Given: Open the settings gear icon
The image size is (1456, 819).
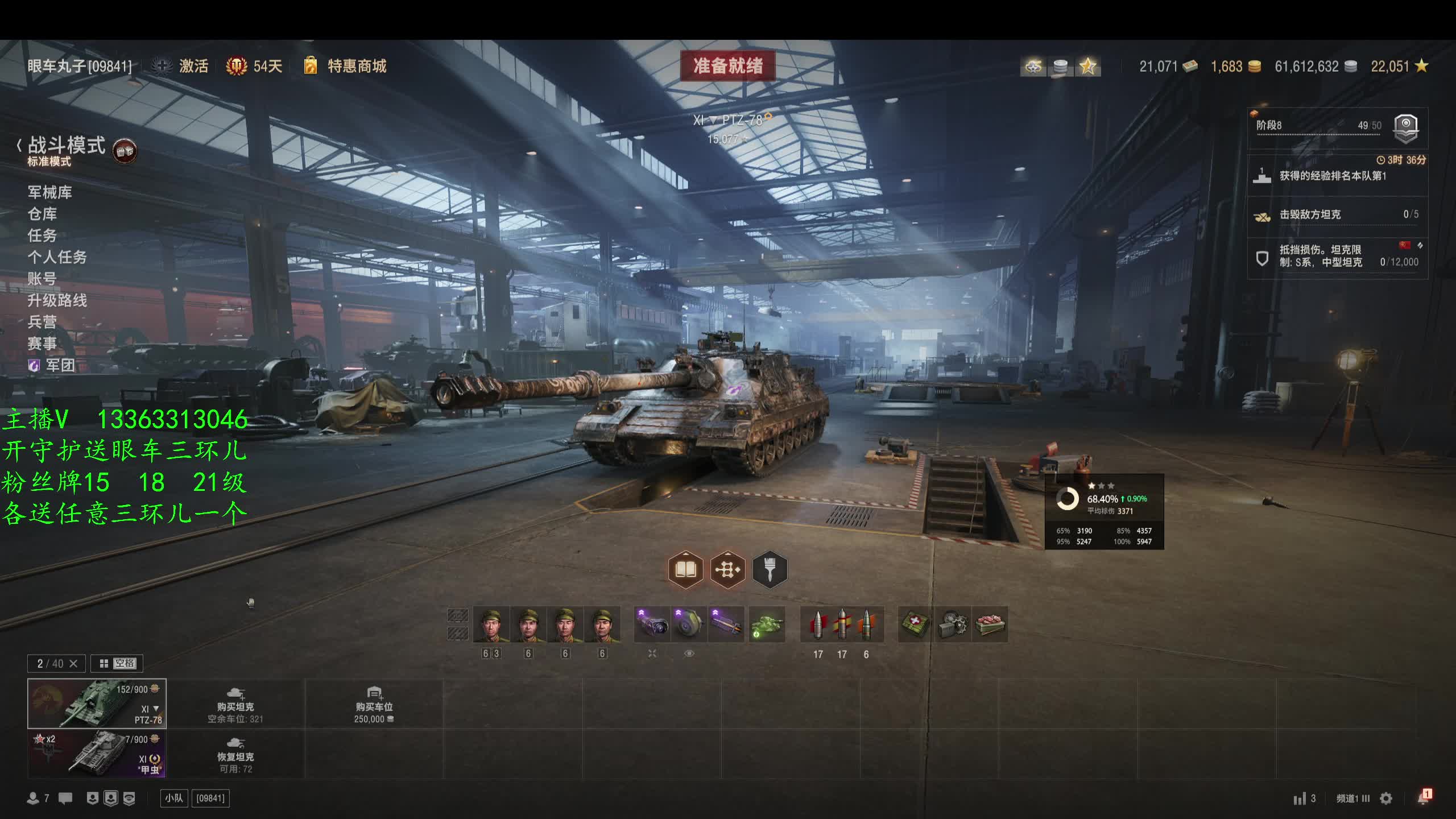Looking at the screenshot, I should (1387, 799).
